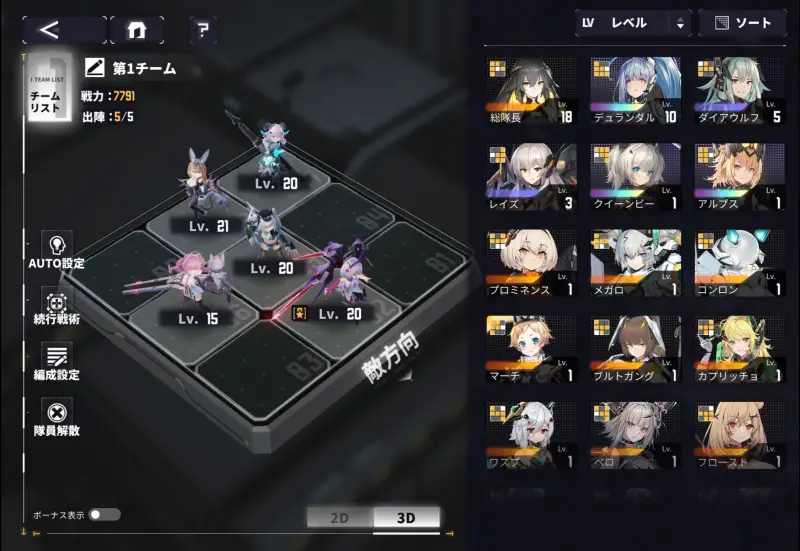This screenshot has width=800, height=551.
Task: Choose ダイアウルフ from the roster
Action: [740, 91]
